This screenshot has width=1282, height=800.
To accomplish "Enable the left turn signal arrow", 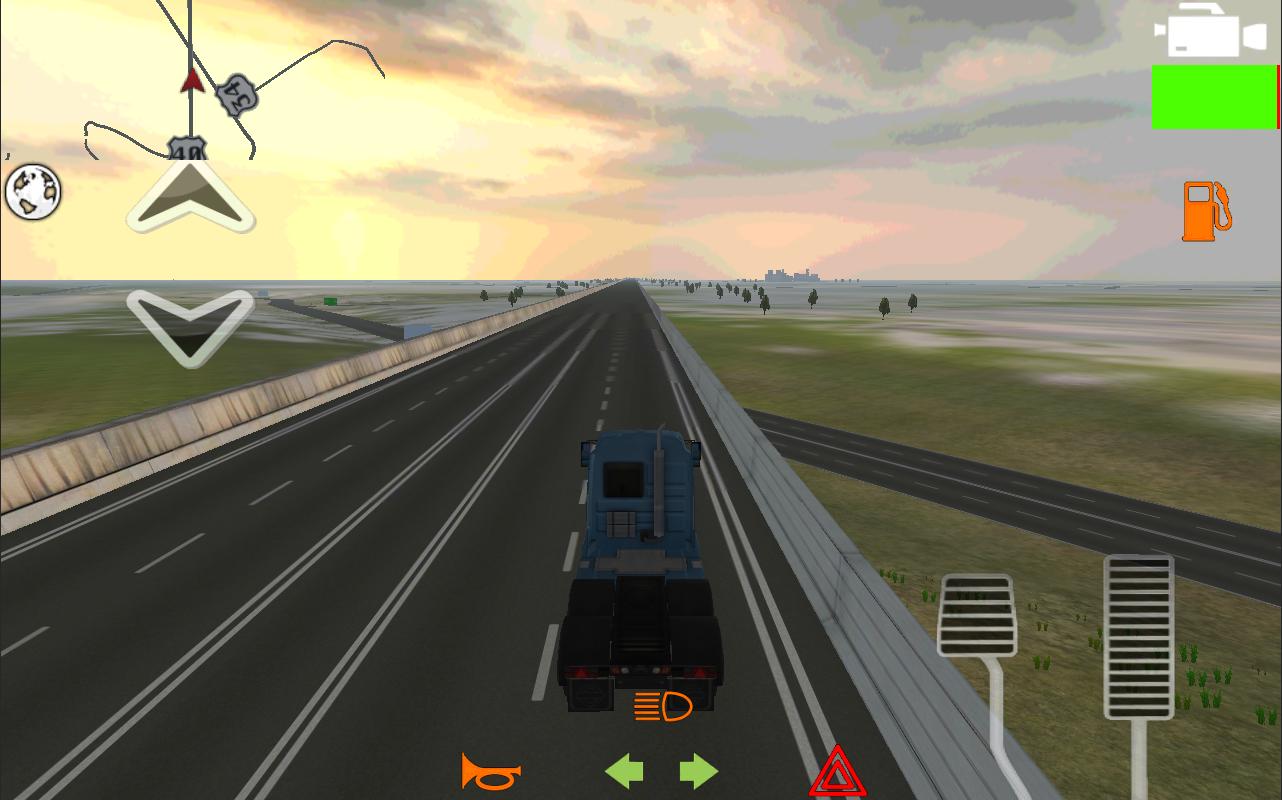I will 624,771.
